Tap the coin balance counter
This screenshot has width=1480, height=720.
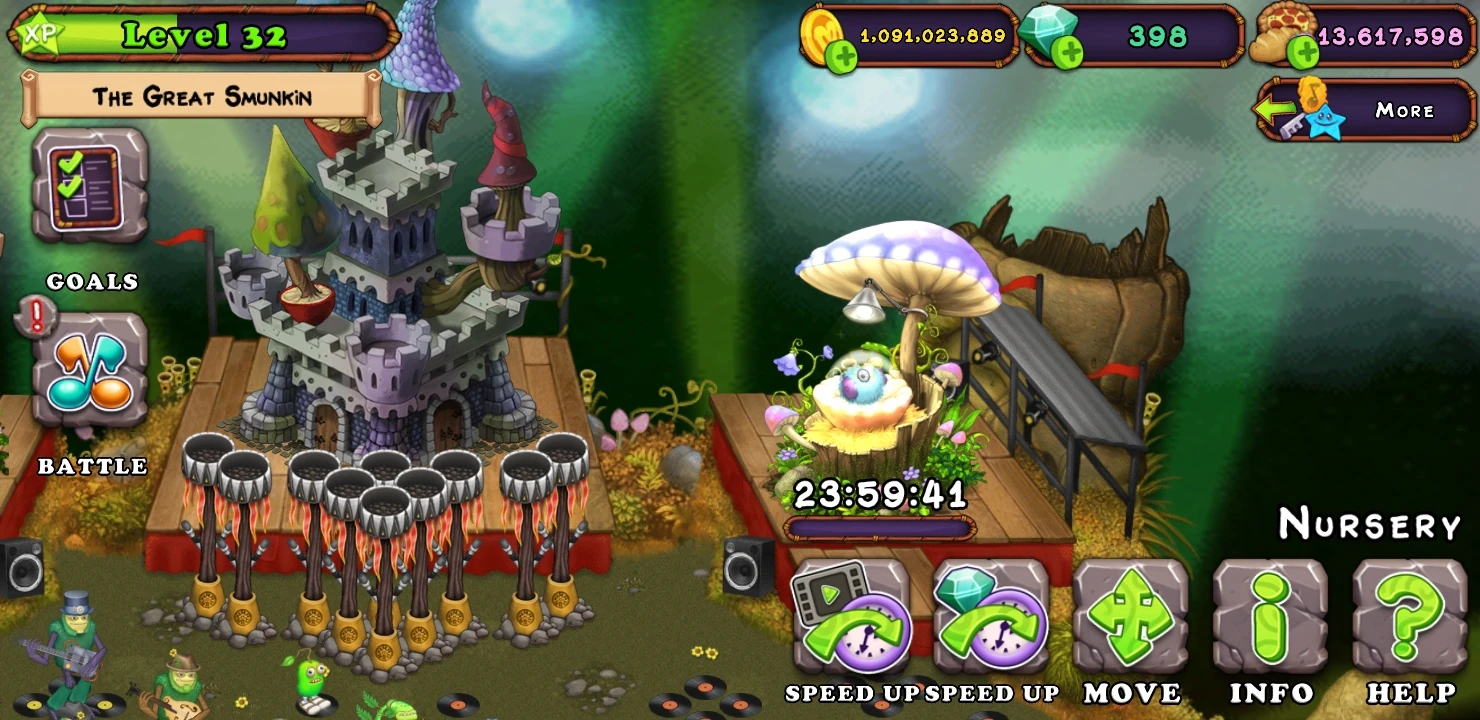tap(930, 36)
